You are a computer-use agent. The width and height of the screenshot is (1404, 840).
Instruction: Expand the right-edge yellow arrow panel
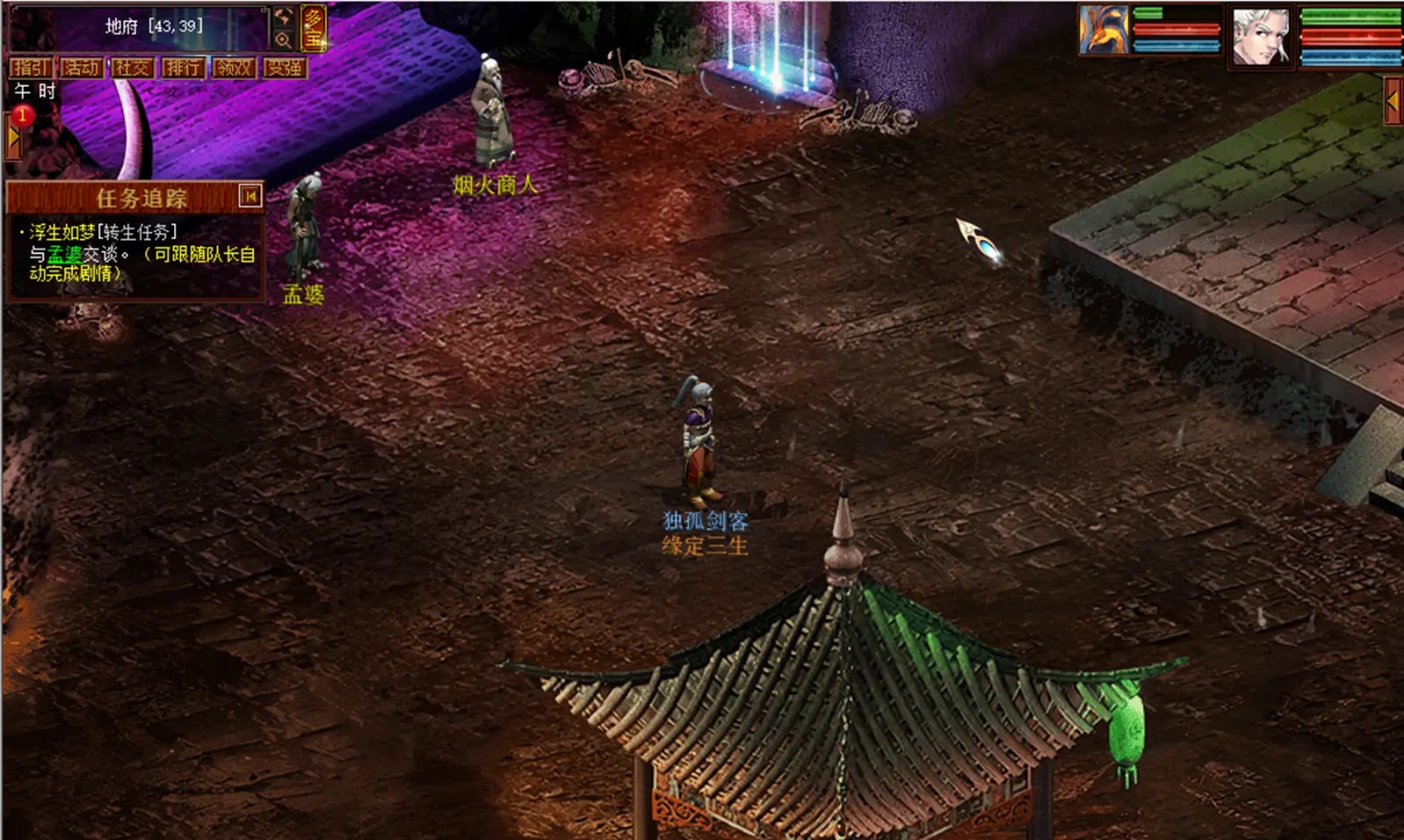[1393, 102]
